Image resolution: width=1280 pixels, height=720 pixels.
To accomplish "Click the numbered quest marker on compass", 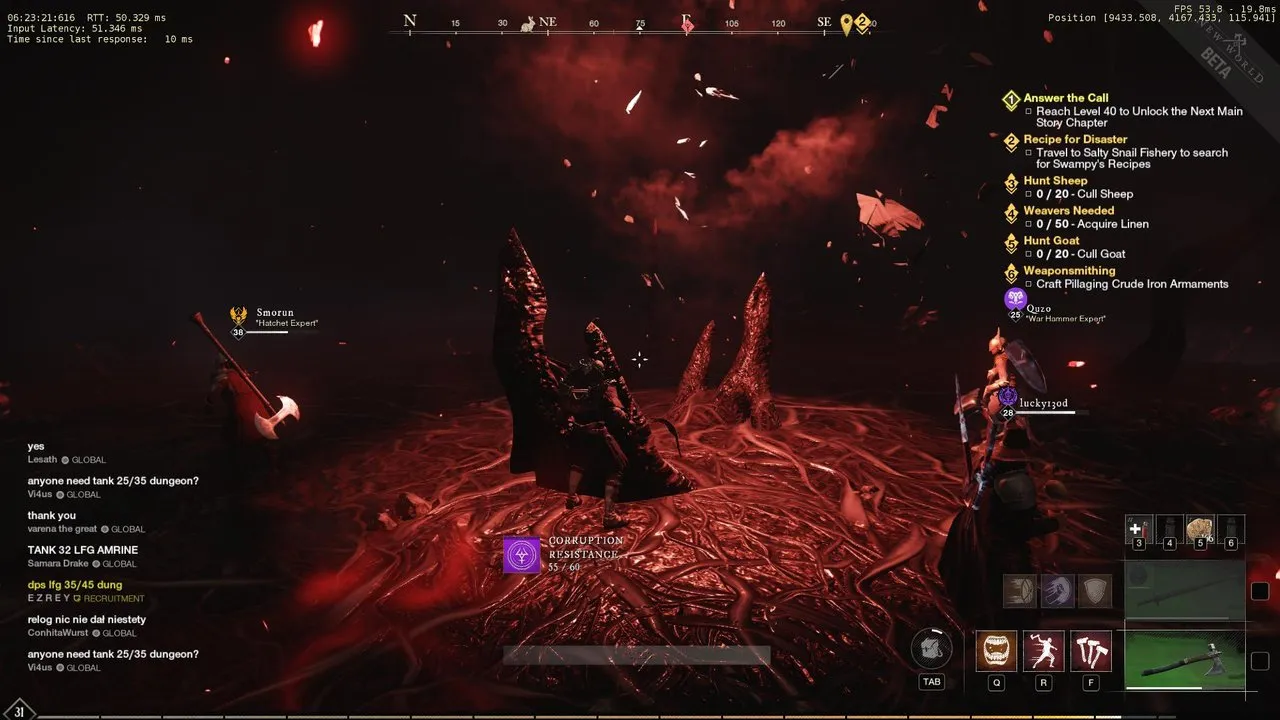I will 862,24.
